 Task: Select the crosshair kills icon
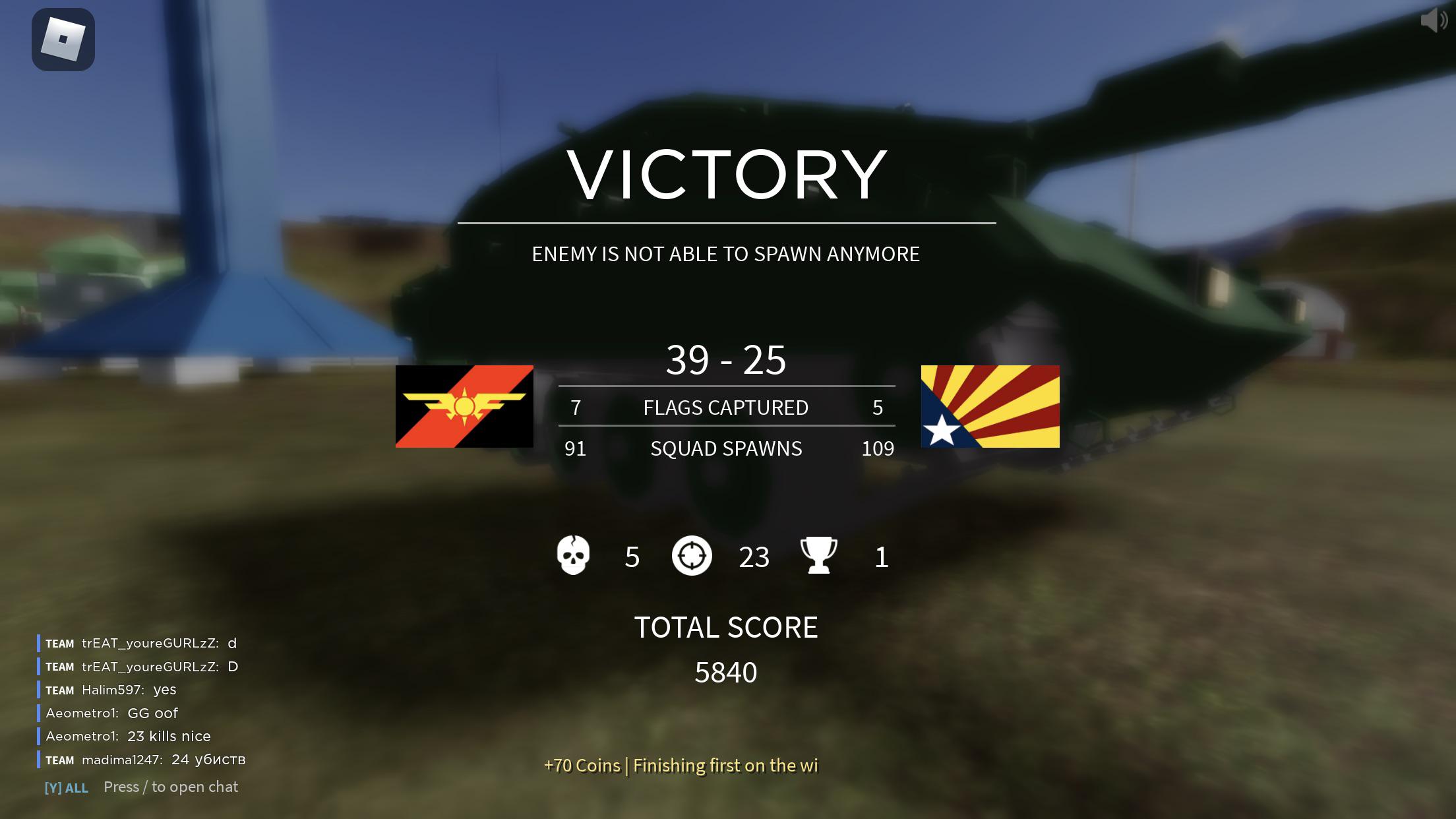coord(692,556)
